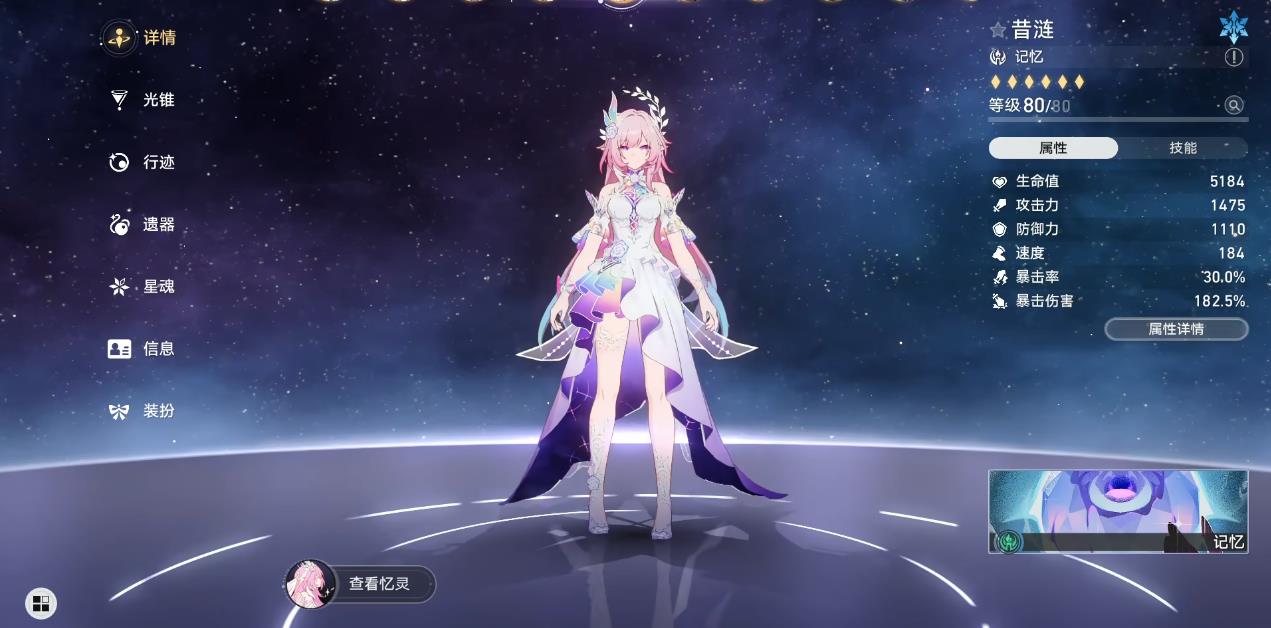Click the exclamation info icon beside 记忆
Viewport: 1271px width, 628px height.
[1234, 57]
